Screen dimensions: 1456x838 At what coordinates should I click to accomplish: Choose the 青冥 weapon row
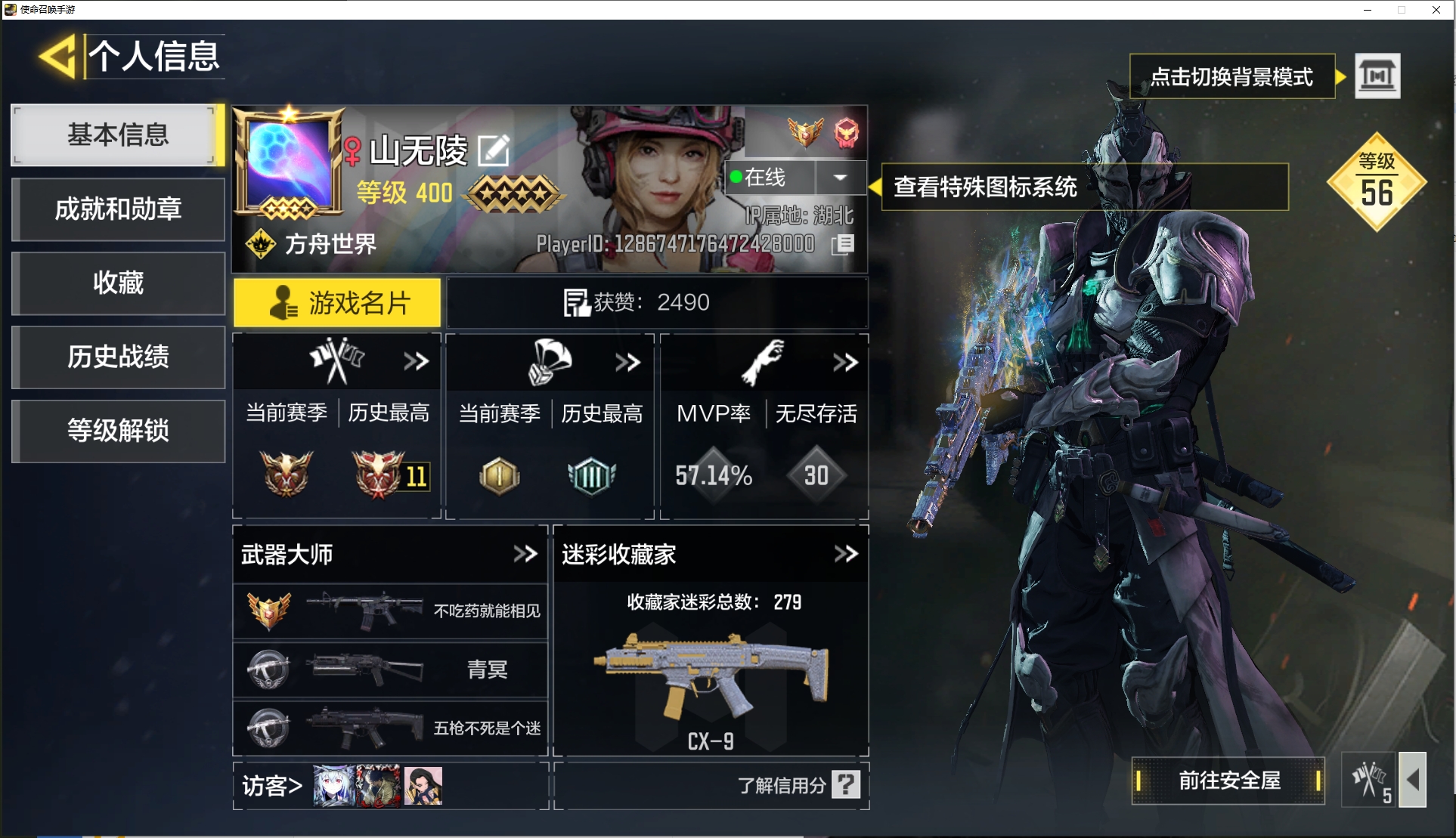(390, 669)
